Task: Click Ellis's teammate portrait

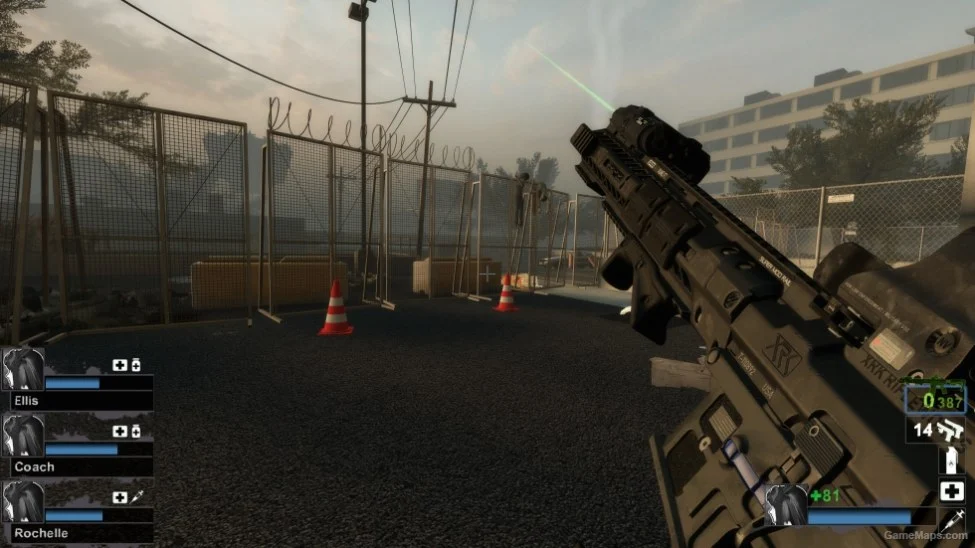Action: click(x=23, y=369)
